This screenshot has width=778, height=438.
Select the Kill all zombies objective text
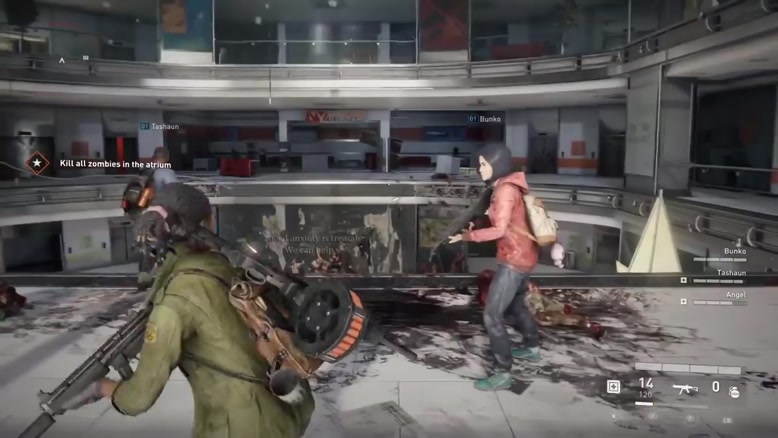coord(115,164)
